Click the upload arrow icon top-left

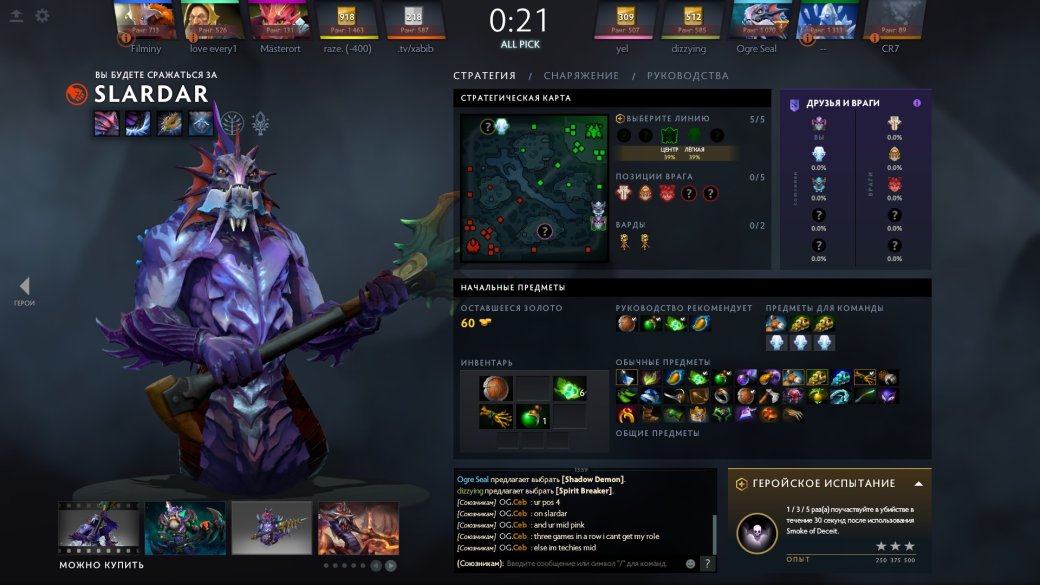click(16, 16)
